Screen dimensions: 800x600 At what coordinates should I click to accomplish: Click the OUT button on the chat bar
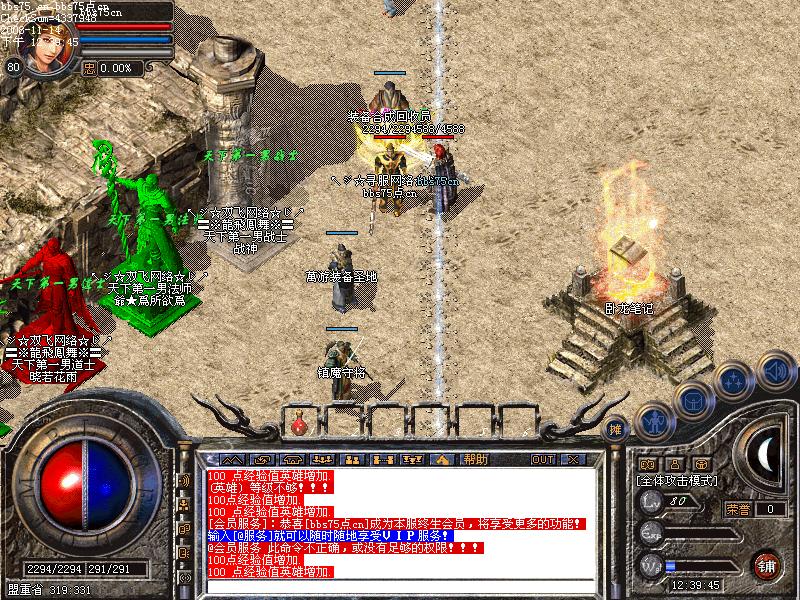tap(543, 459)
